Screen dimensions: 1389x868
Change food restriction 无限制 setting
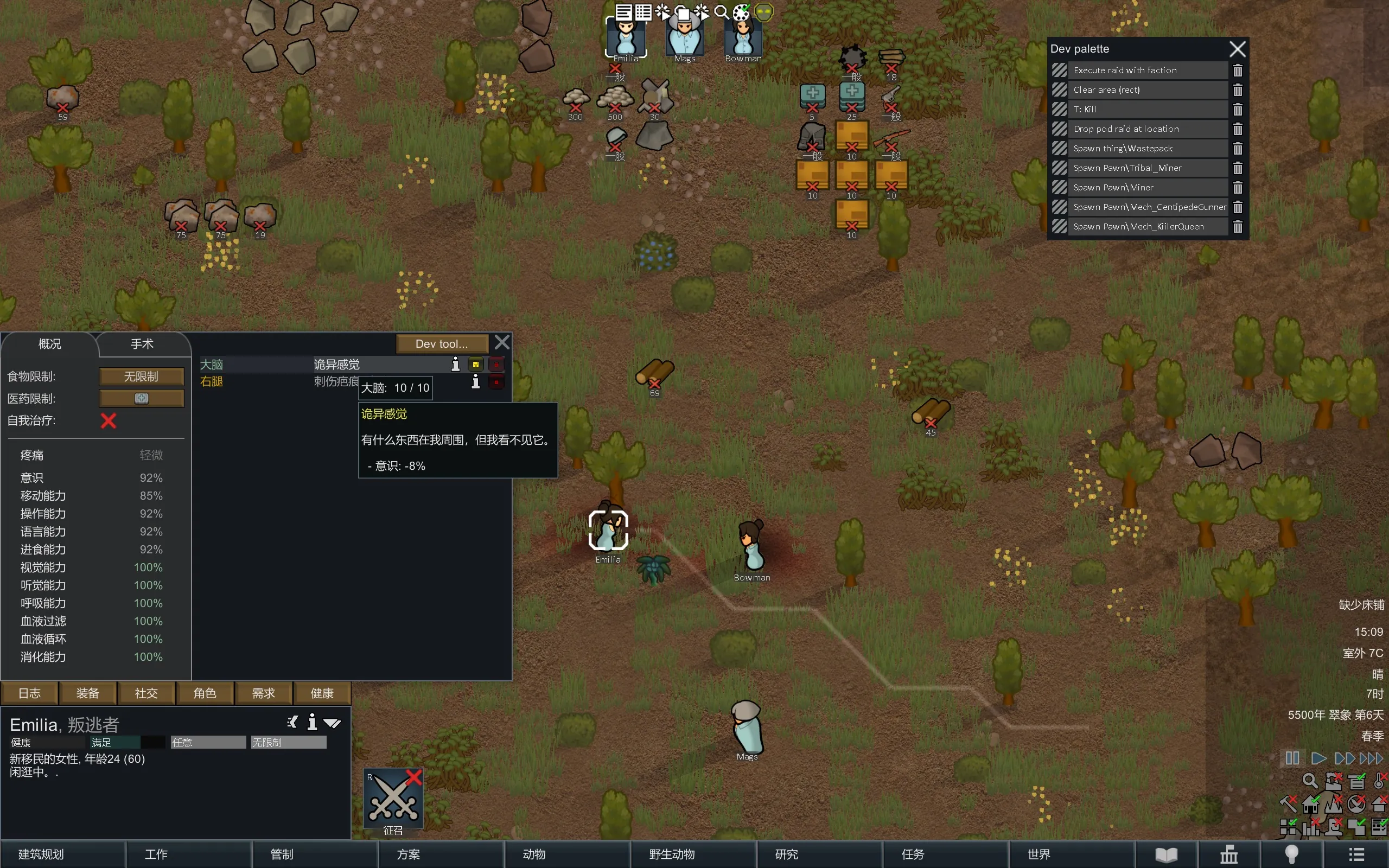tap(141, 376)
